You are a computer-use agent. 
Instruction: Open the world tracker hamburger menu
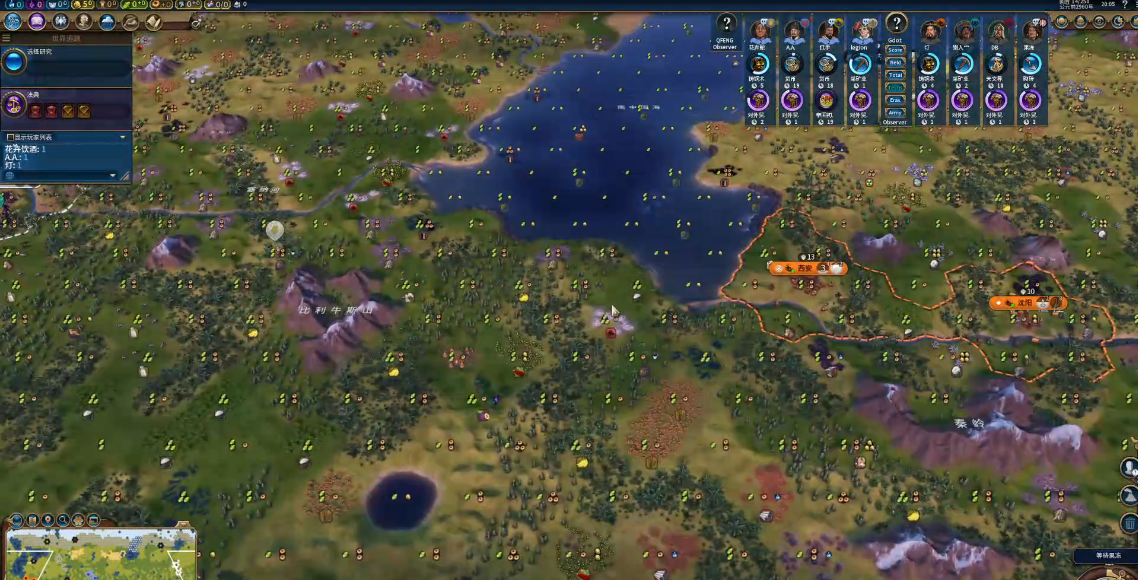6,39
